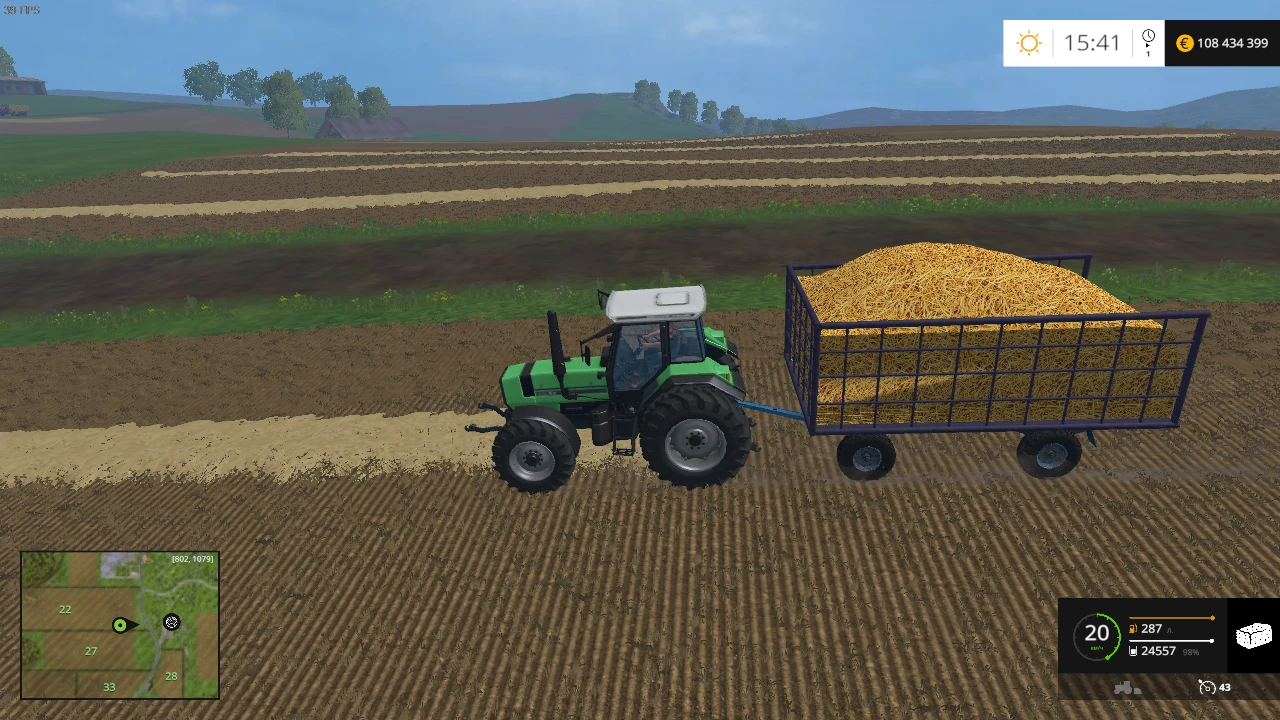Click the euro coin money icon
The image size is (1280, 720).
click(1184, 43)
